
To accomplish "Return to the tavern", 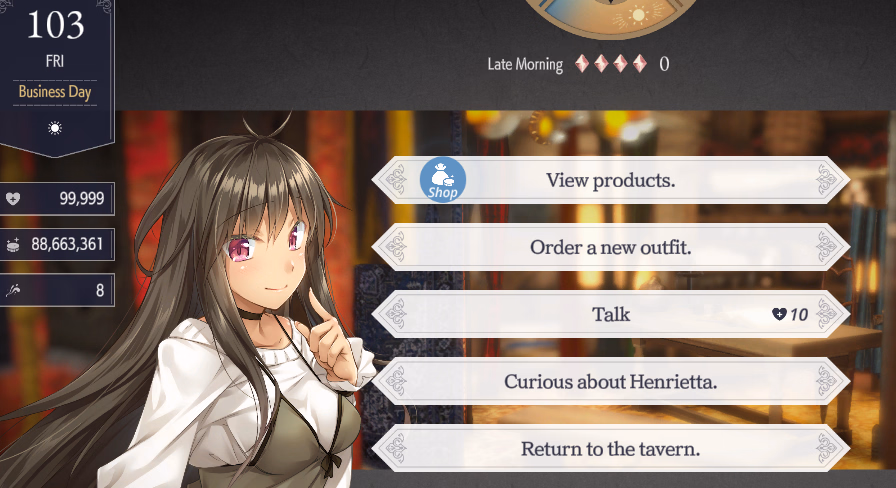I will tap(610, 448).
